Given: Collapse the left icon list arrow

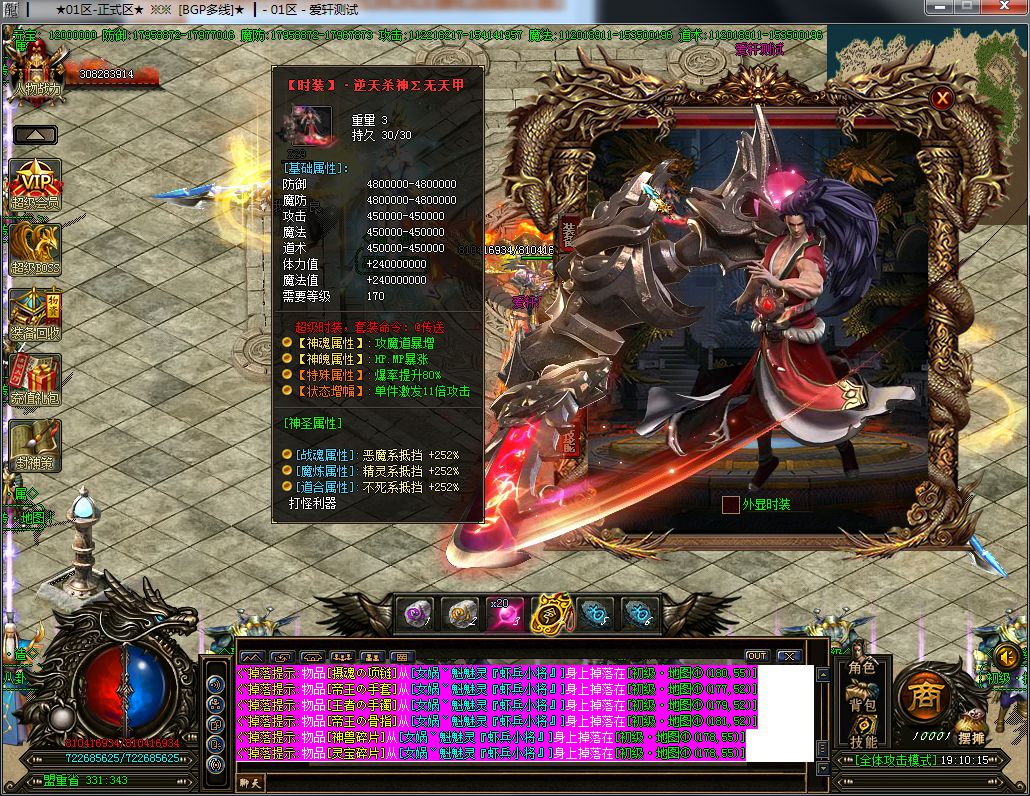Looking at the screenshot, I should tap(35, 134).
